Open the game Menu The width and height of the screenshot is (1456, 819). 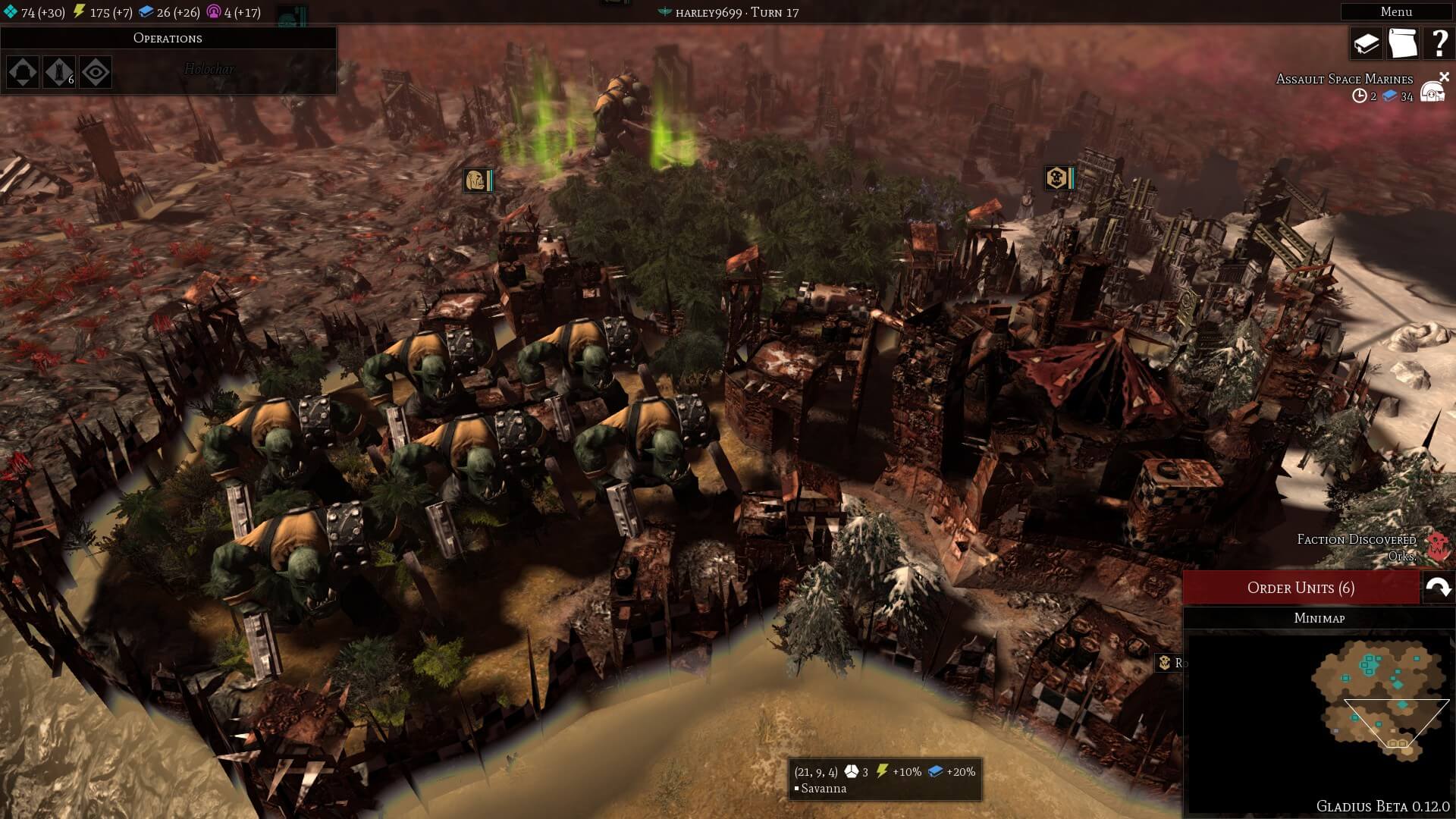pyautogui.click(x=1395, y=11)
